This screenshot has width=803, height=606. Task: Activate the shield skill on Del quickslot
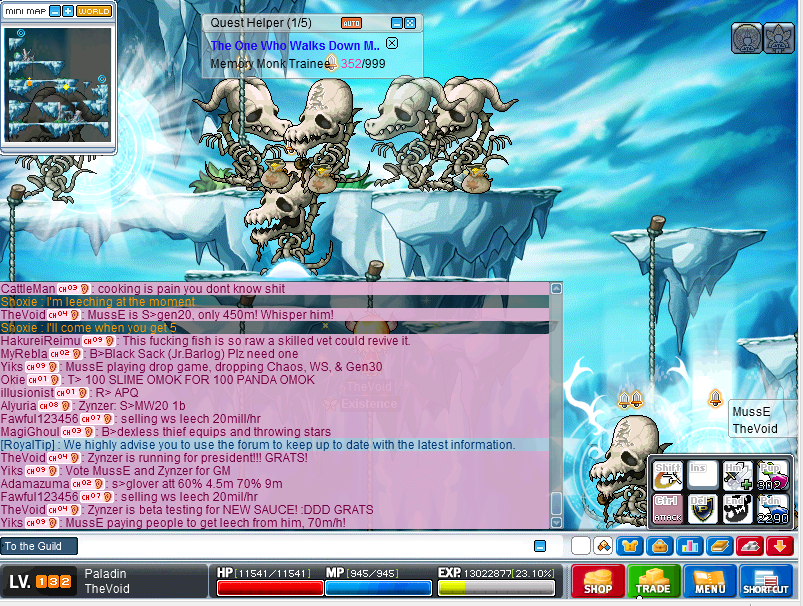(702, 508)
